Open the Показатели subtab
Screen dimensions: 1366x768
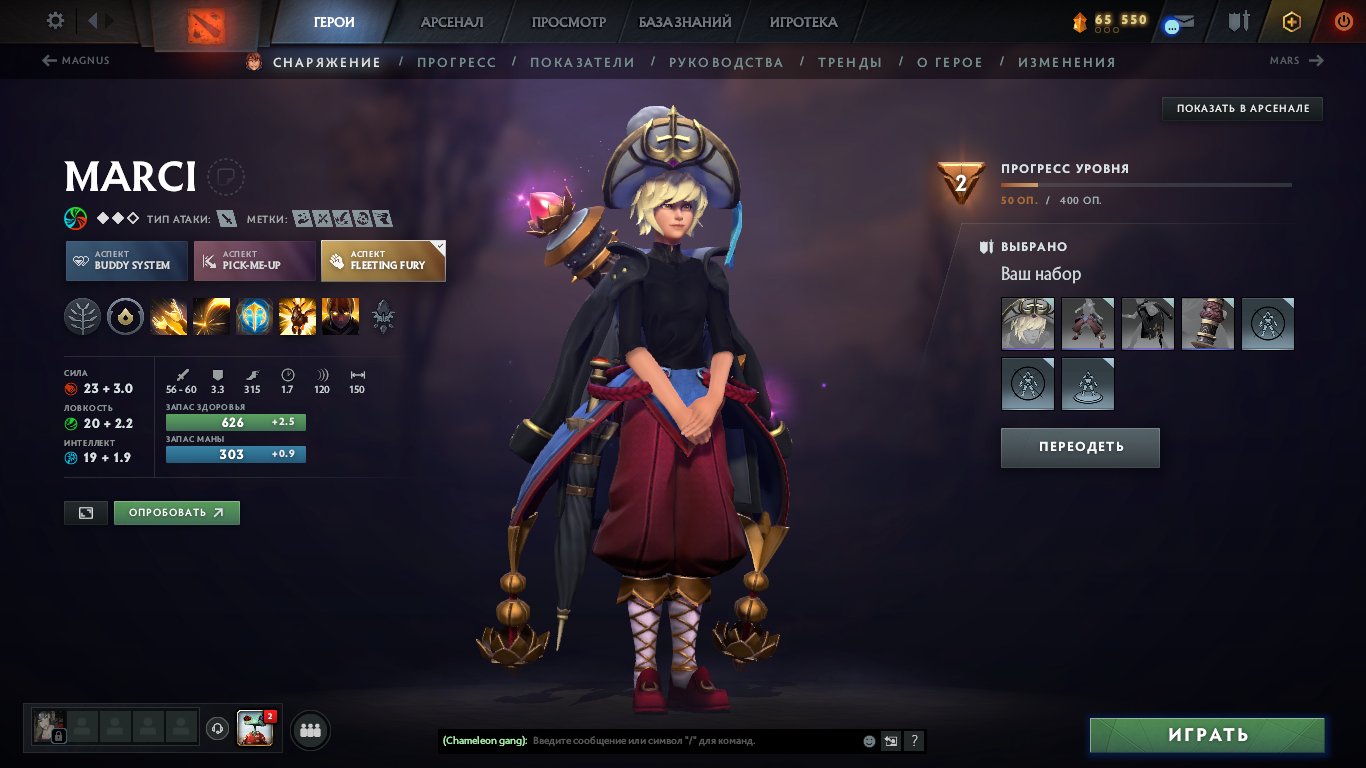coord(582,62)
